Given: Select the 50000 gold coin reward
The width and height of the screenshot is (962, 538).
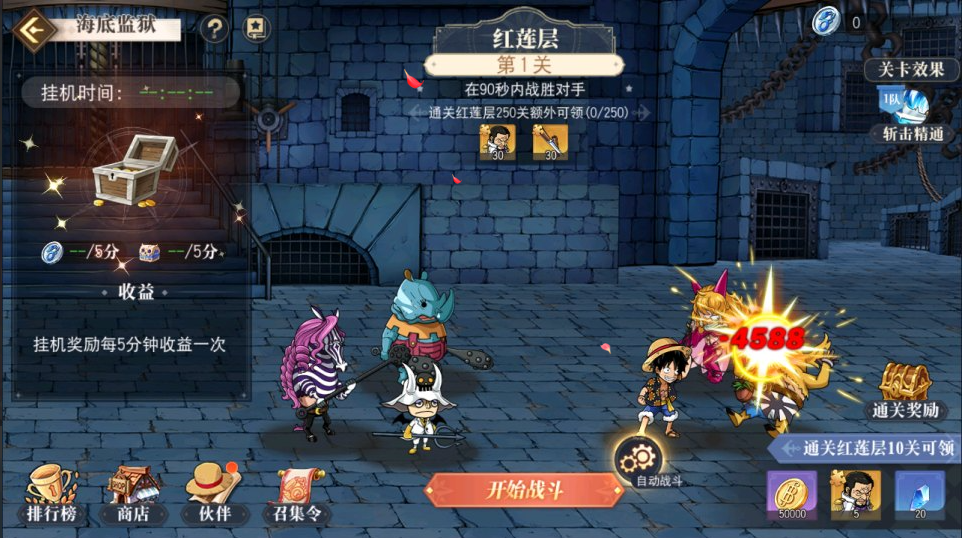Looking at the screenshot, I should 791,494.
